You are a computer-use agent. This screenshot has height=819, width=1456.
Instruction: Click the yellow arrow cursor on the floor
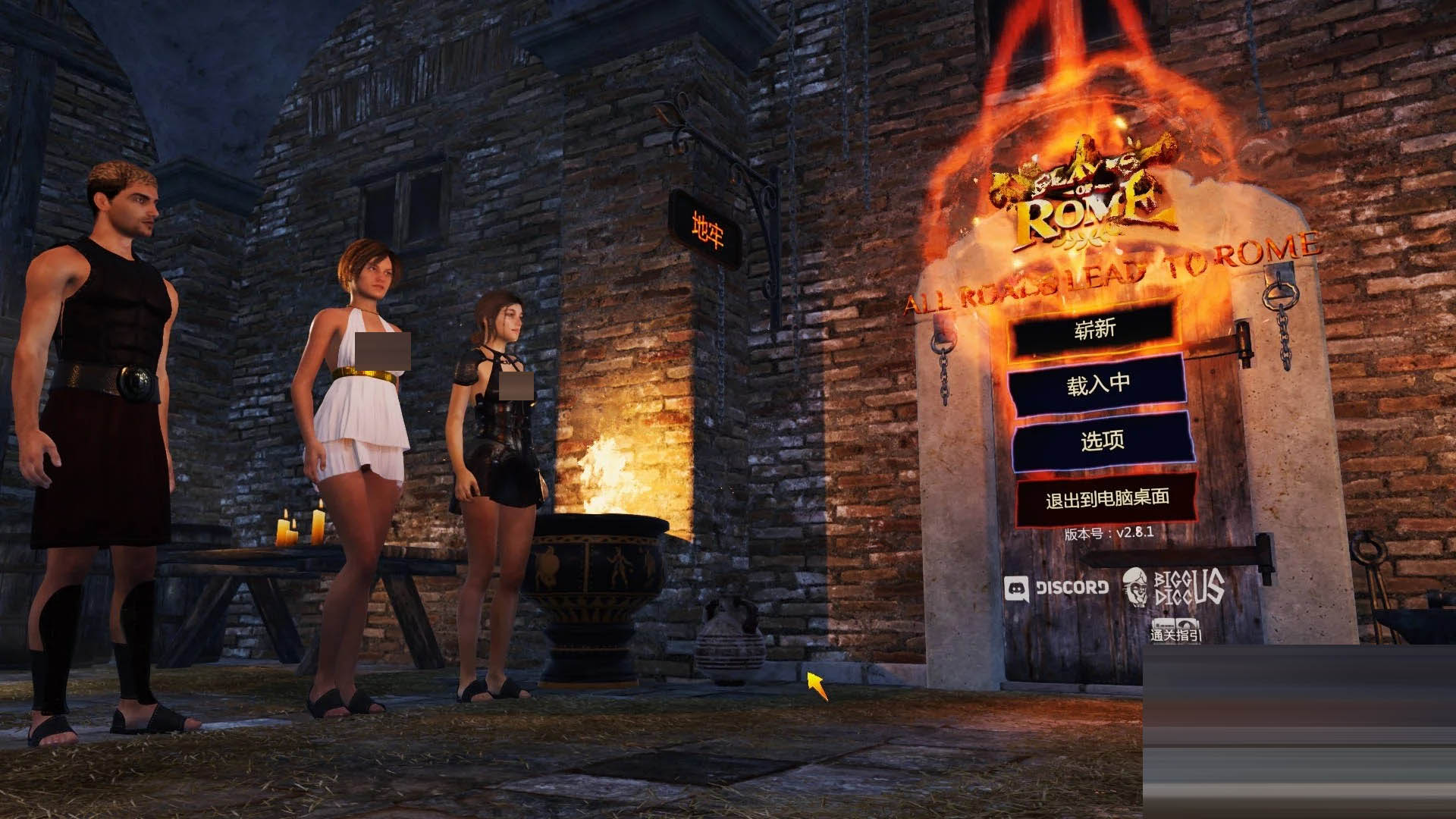tap(817, 686)
